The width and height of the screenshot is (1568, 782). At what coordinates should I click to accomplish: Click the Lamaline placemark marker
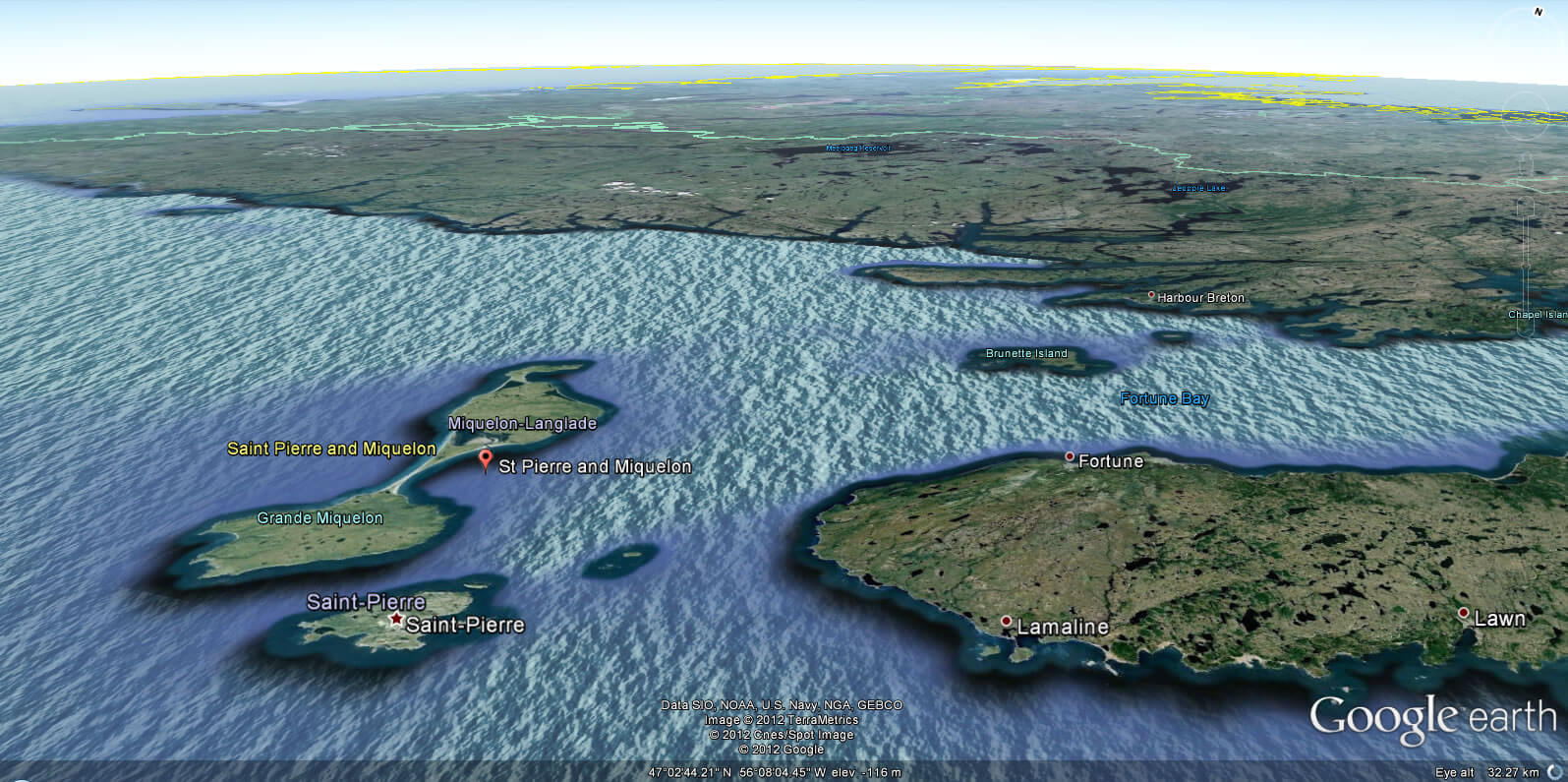[1006, 621]
